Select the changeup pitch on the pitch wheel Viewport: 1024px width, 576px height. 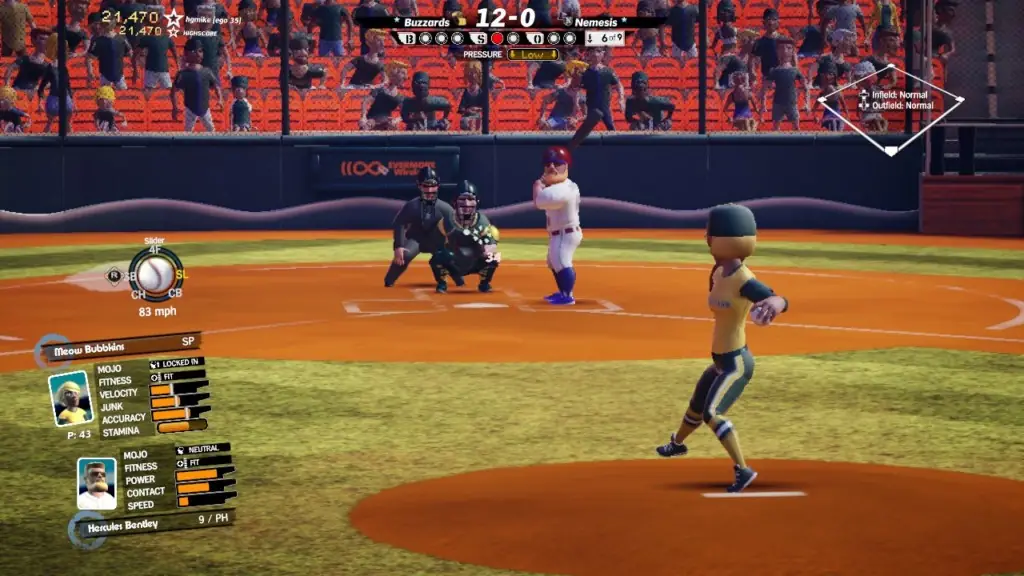[138, 295]
